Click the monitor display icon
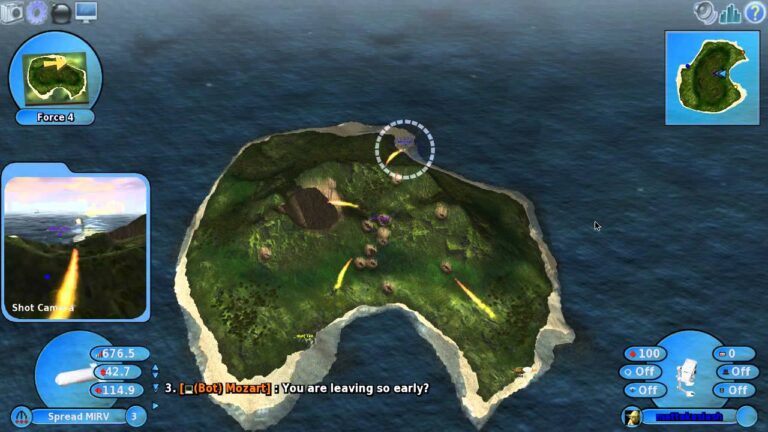 pos(86,12)
